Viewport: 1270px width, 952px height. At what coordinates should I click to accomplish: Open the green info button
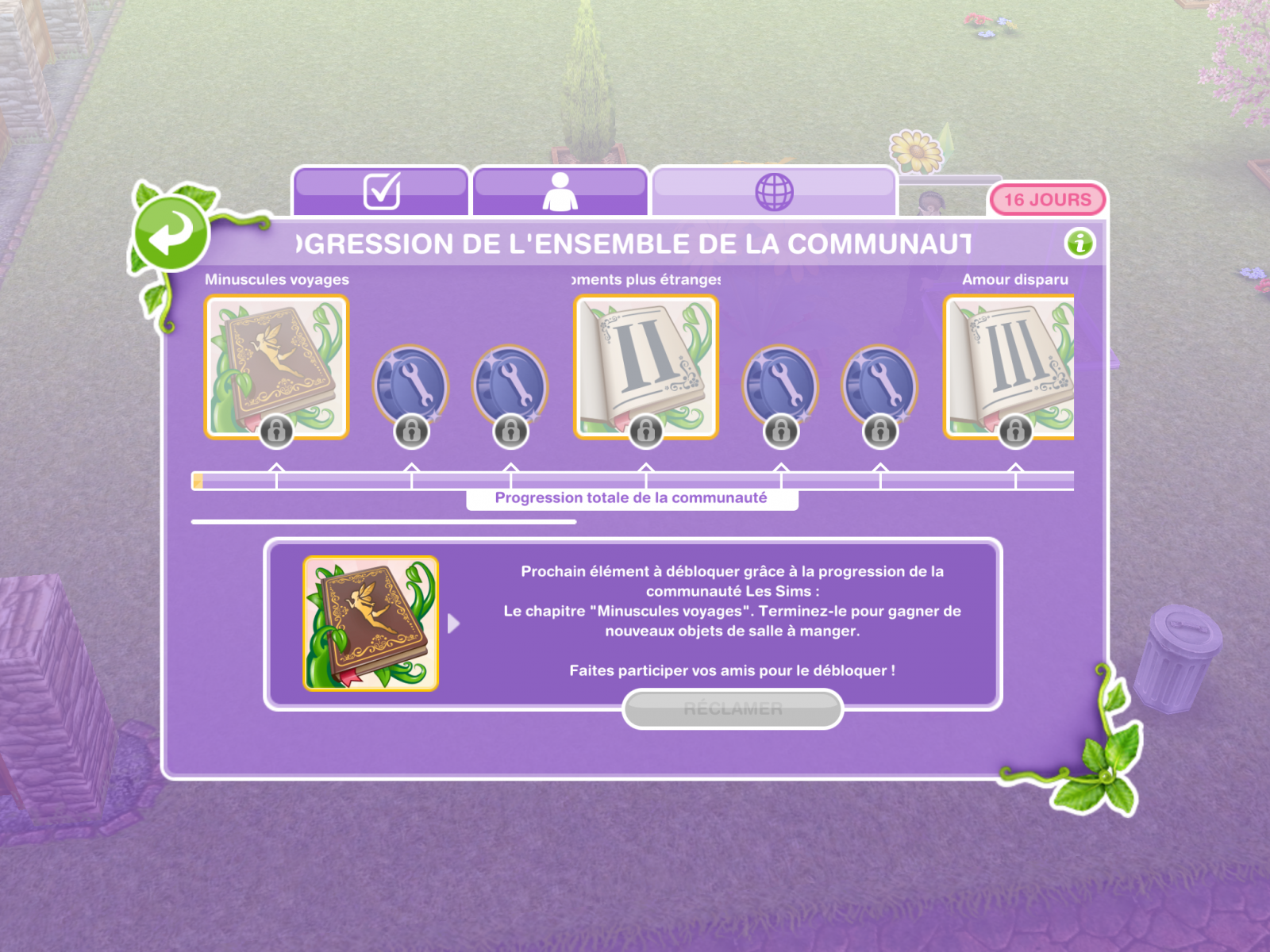pyautogui.click(x=1079, y=243)
